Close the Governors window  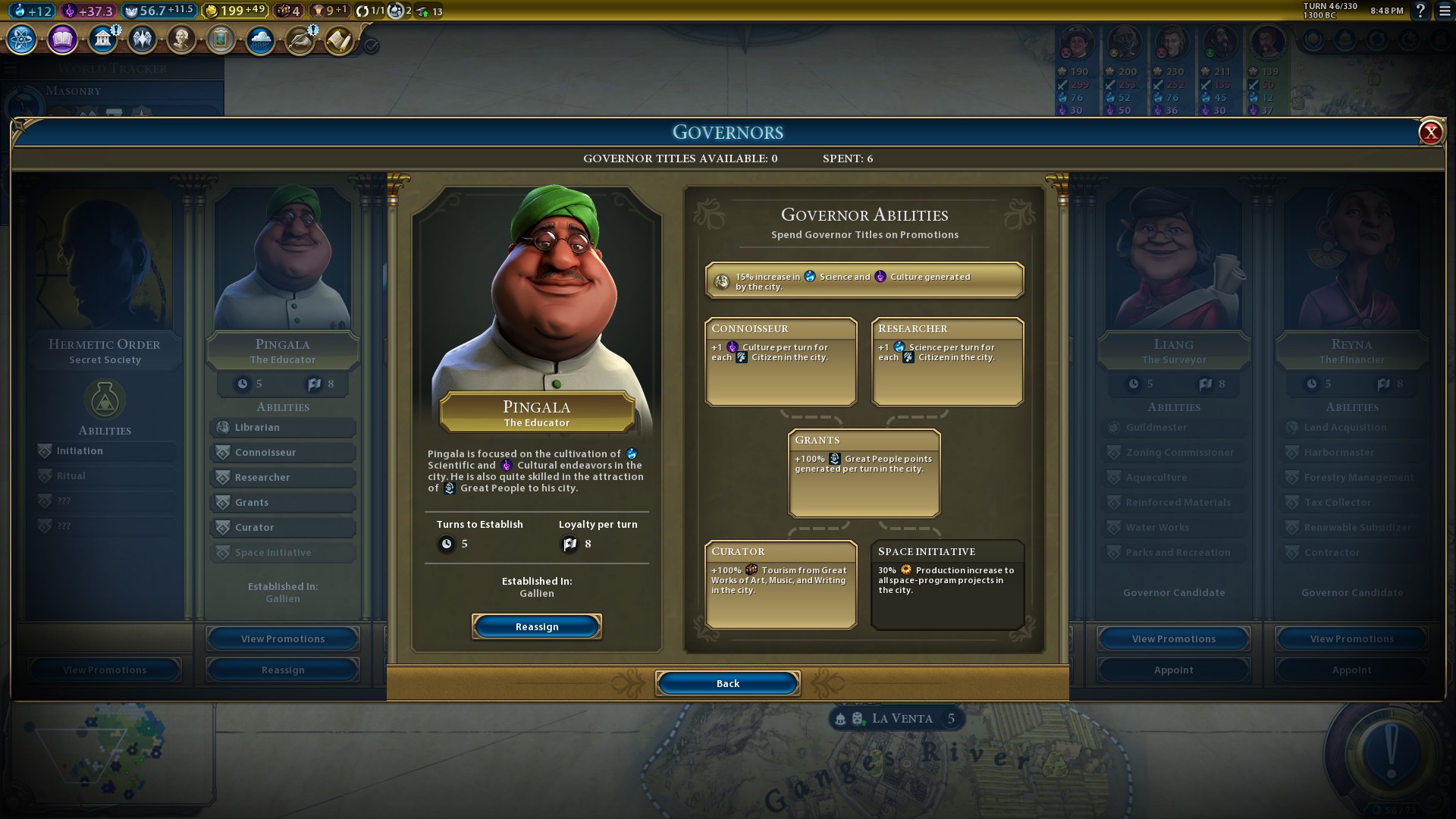click(1430, 133)
